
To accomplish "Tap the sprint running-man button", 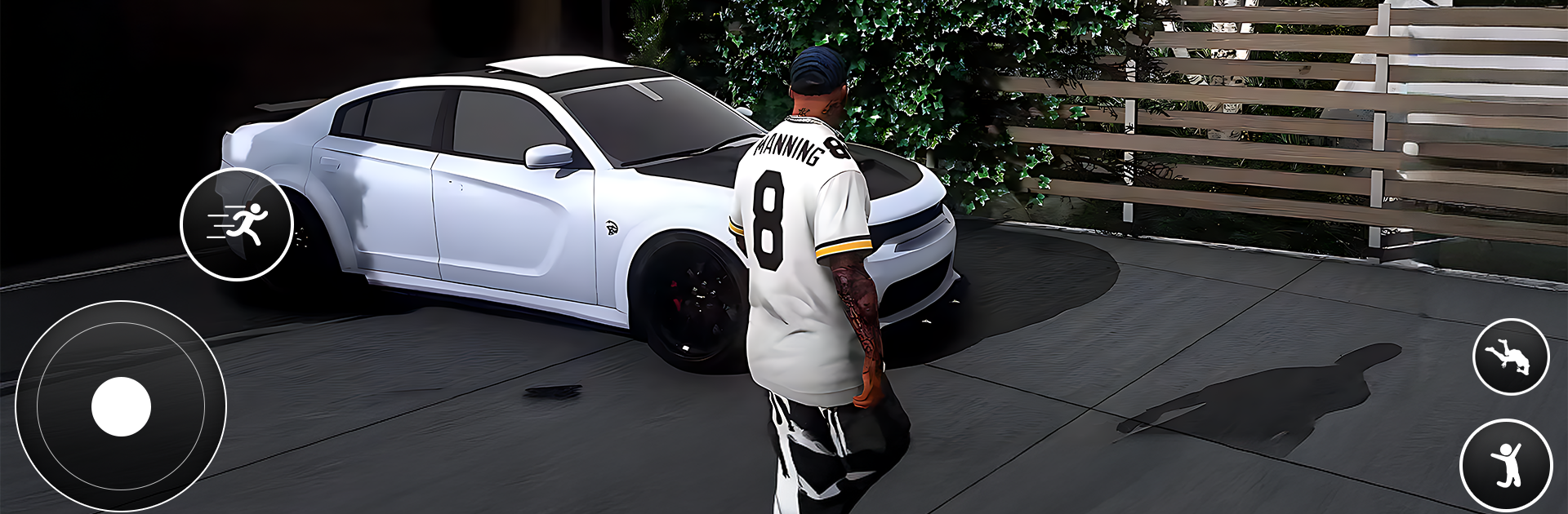I will click(x=236, y=224).
